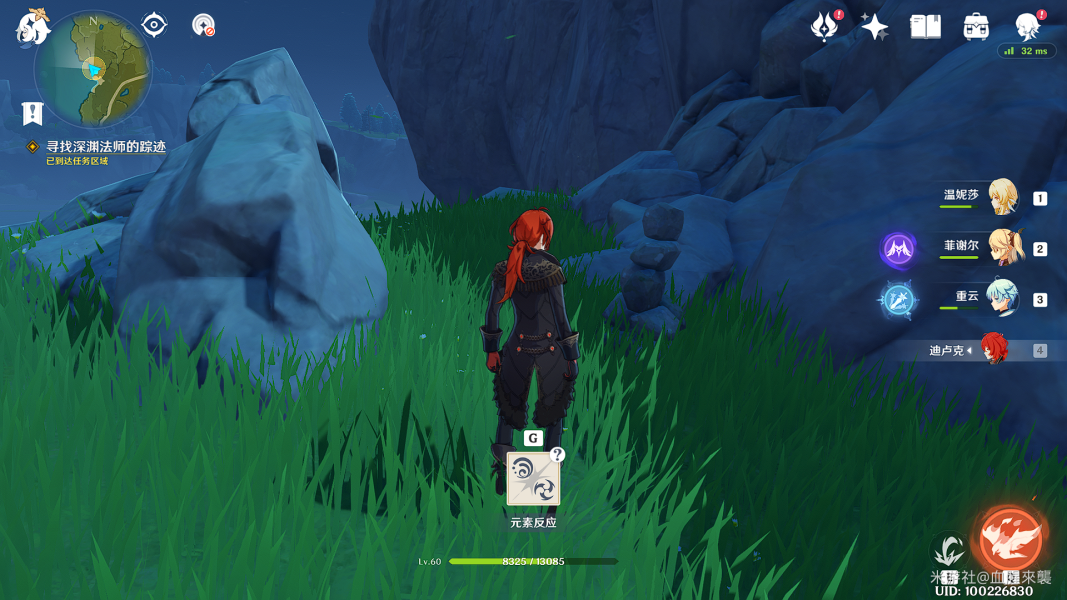
Task: Select the tracked quest 寻找深渊法师的踪迹
Action: pos(105,146)
